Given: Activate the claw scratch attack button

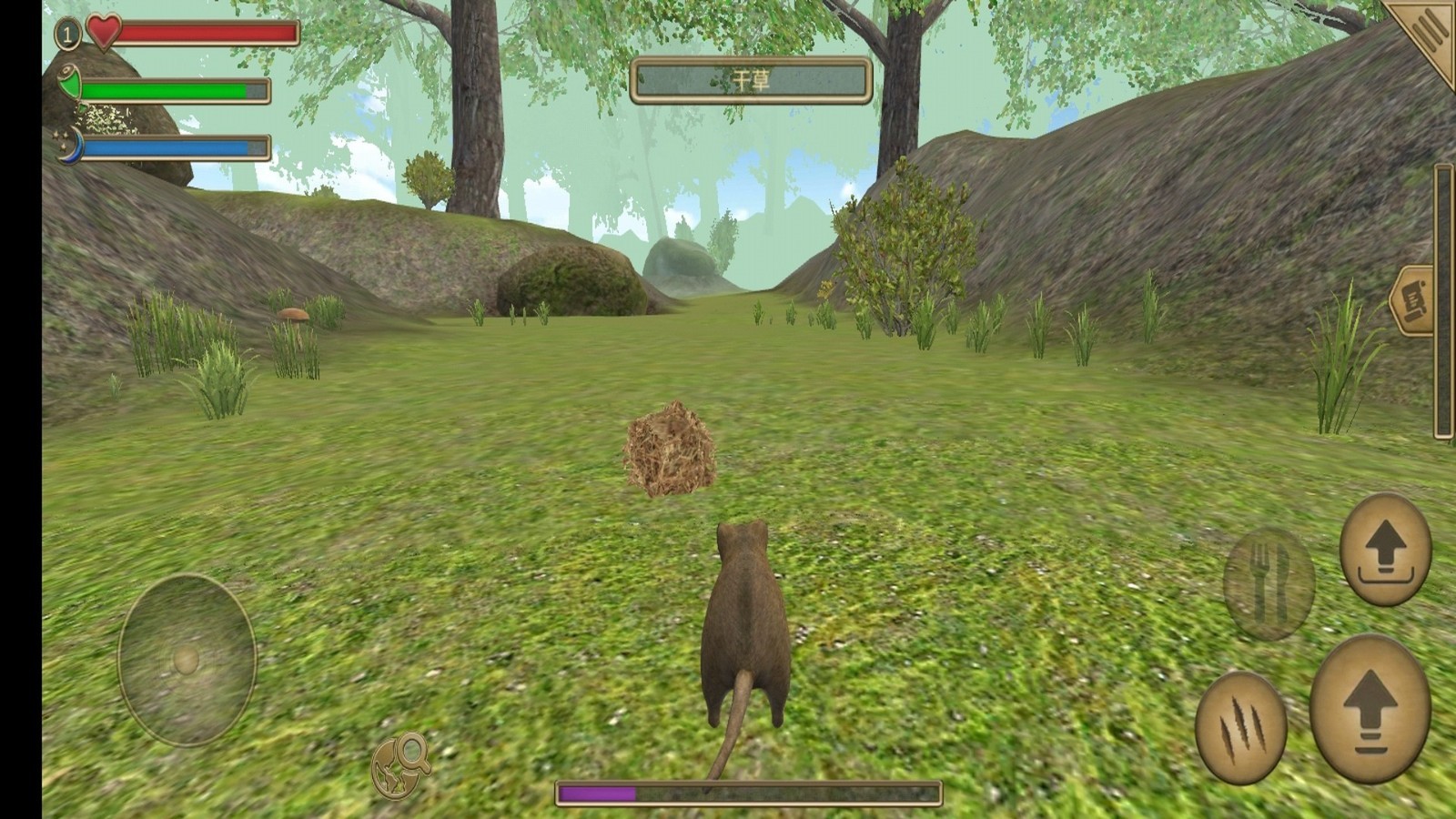Looking at the screenshot, I should [1240, 727].
